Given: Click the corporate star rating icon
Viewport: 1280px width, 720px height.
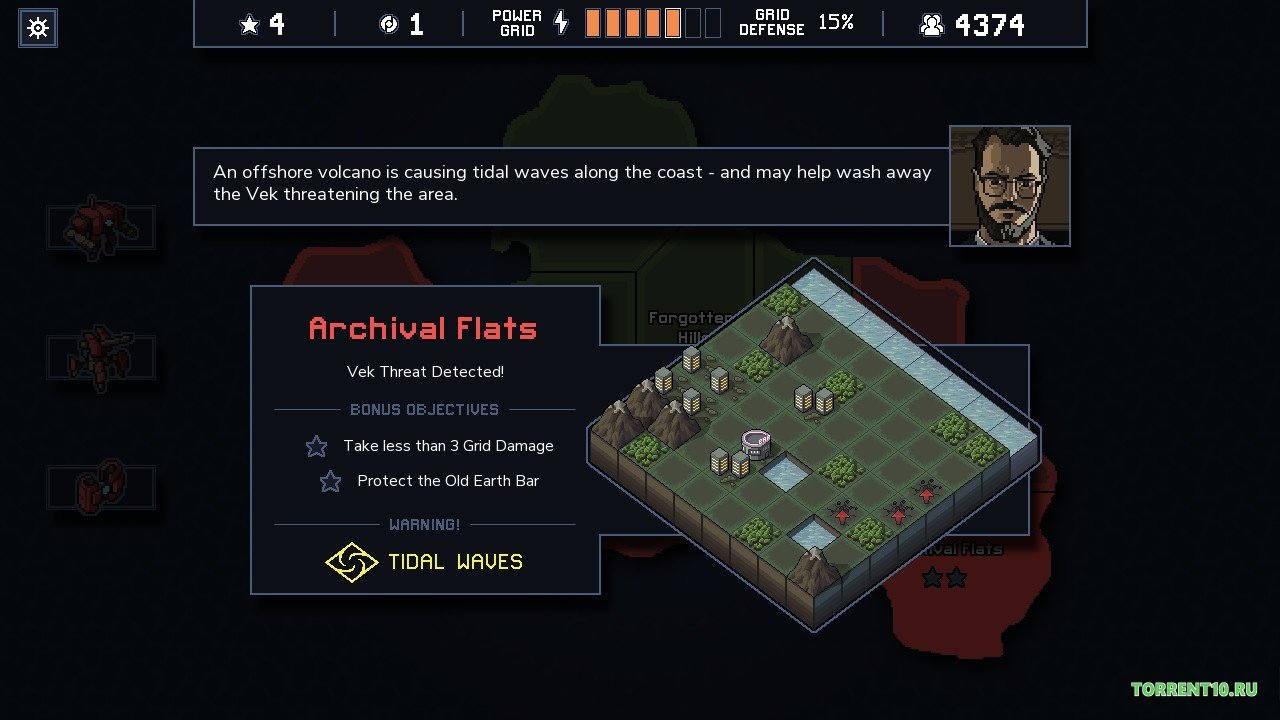Looking at the screenshot, I should click(247, 22).
